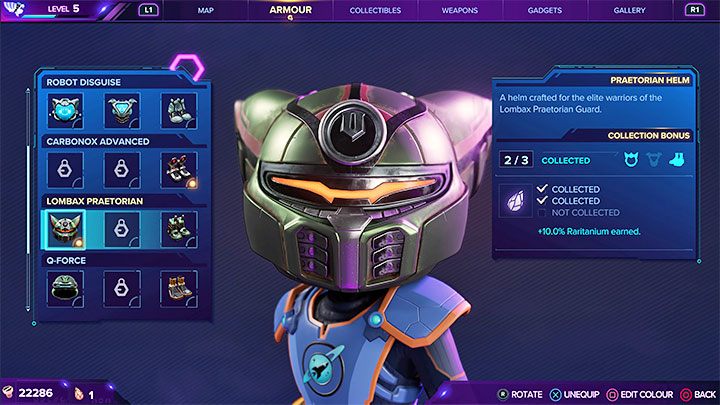Choose the Lombax Praetorian boots
The height and width of the screenshot is (405, 720).
(179, 229)
